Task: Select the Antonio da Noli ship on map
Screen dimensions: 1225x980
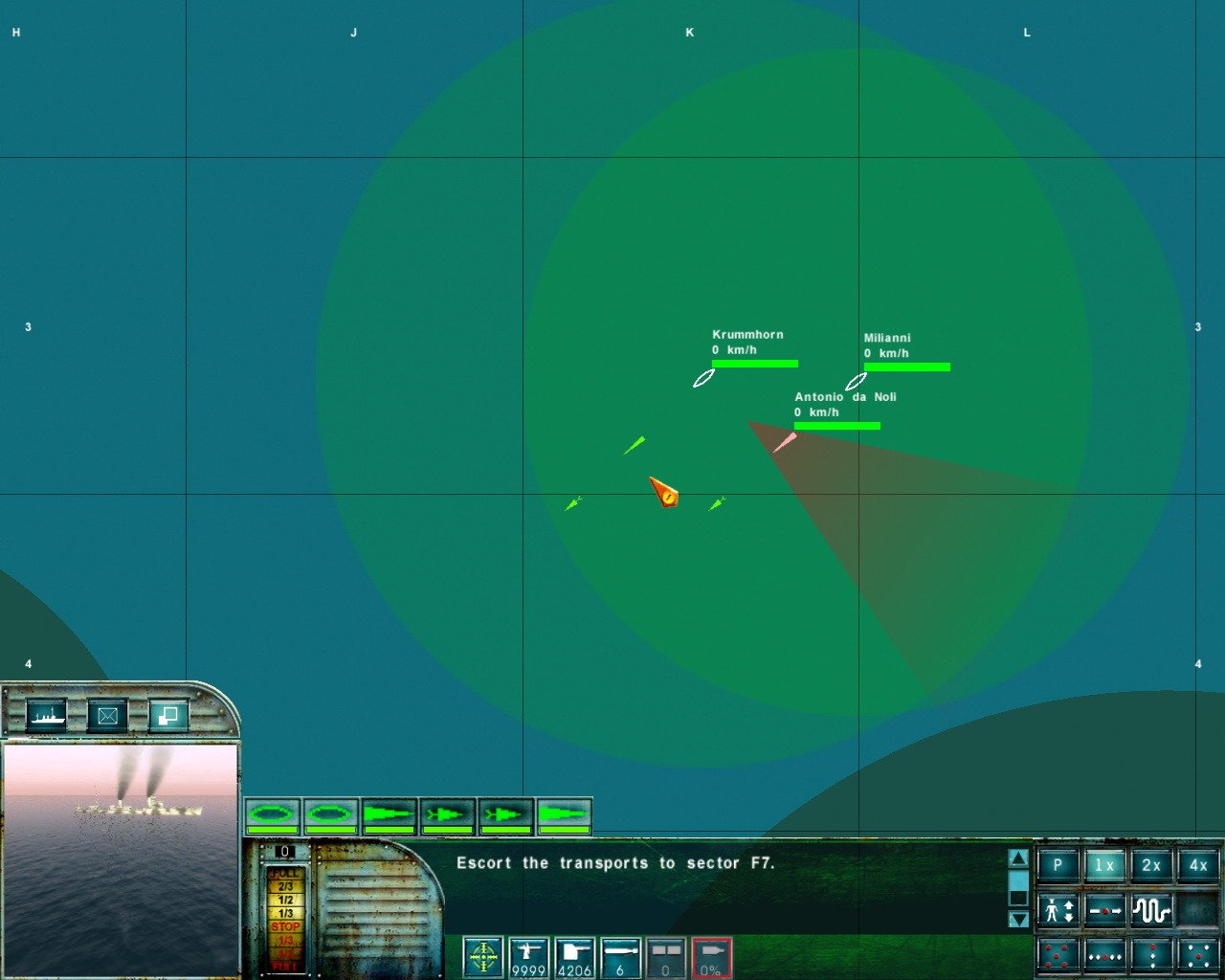Action: point(785,442)
